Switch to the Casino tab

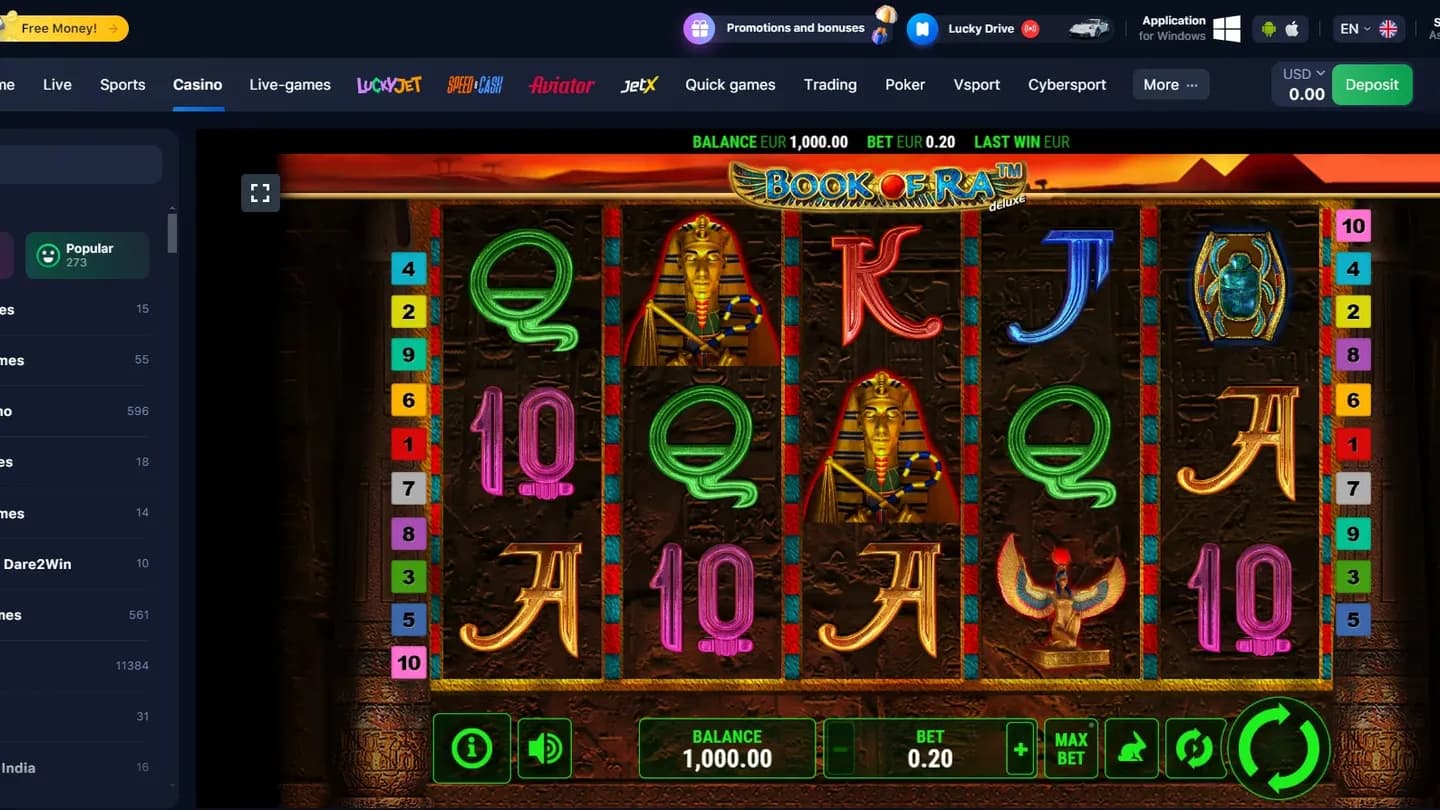(x=197, y=84)
